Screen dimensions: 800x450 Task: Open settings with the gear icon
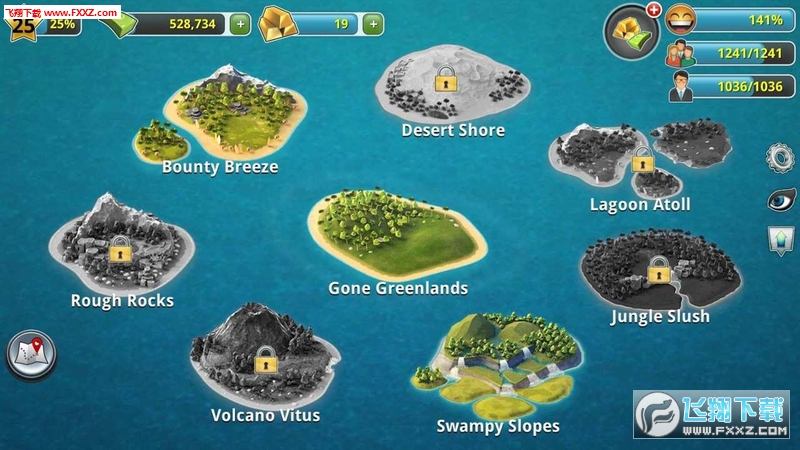click(x=780, y=158)
